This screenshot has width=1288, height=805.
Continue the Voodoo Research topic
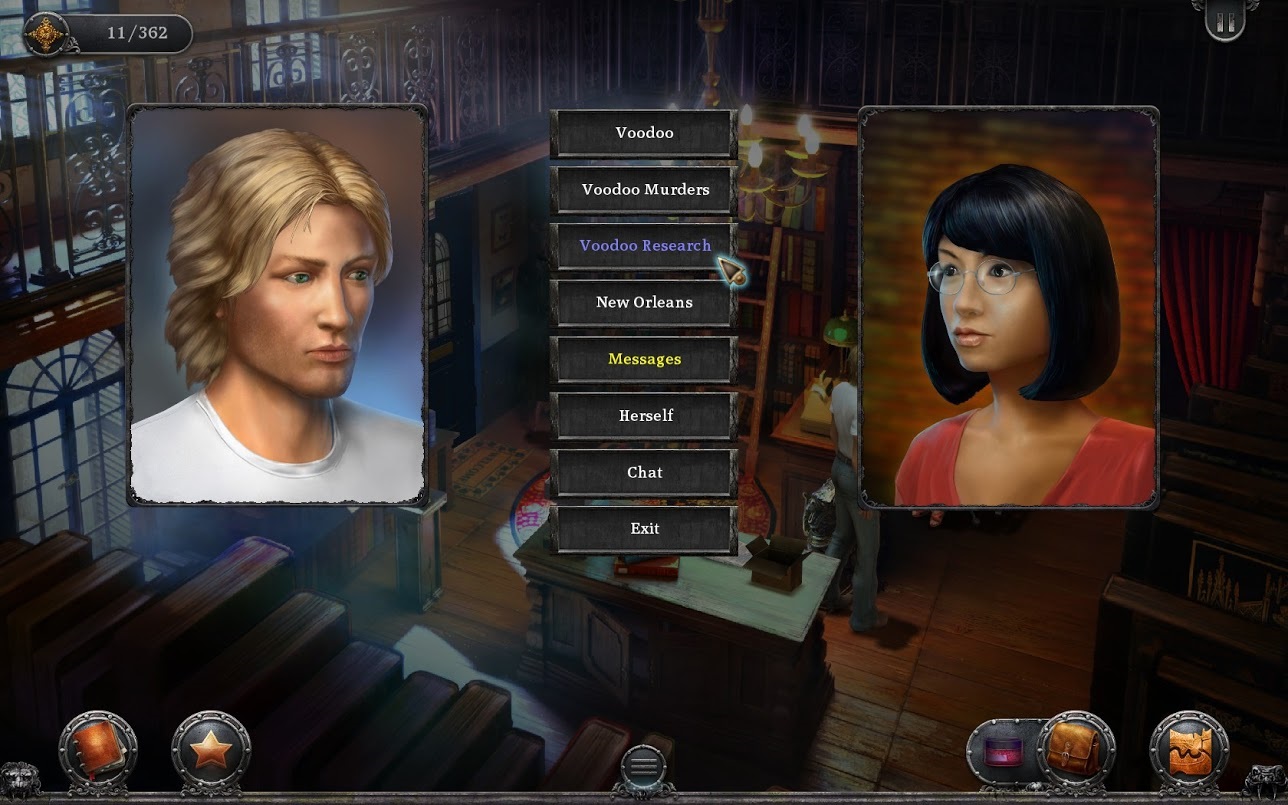[x=644, y=245]
